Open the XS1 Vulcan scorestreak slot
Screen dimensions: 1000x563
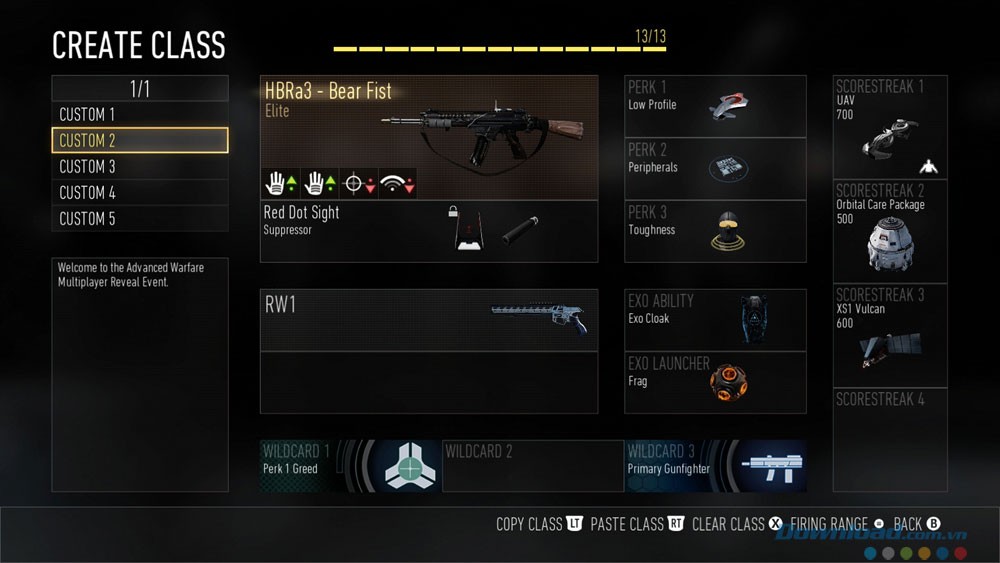pos(889,335)
